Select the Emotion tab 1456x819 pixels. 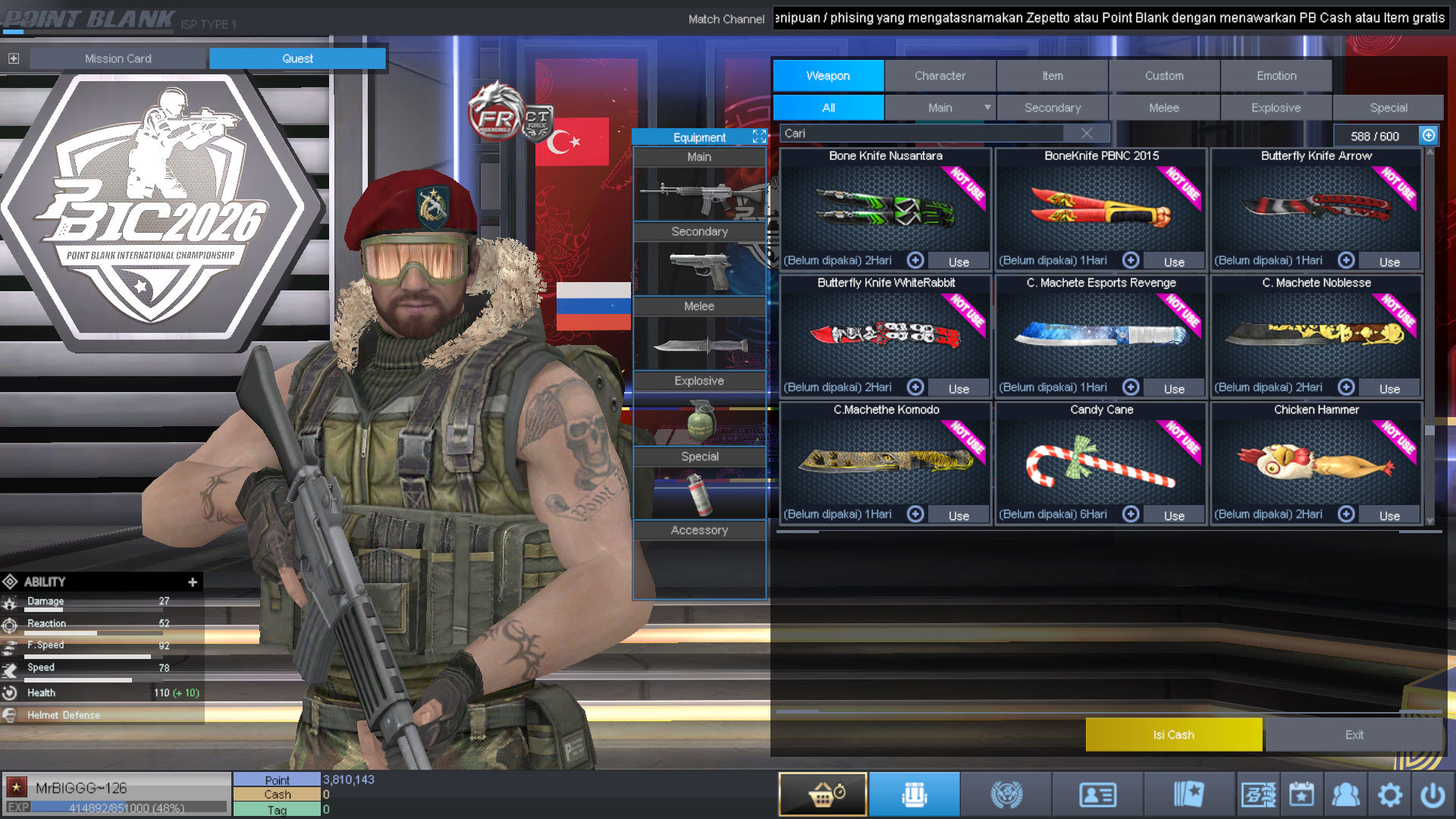point(1276,76)
